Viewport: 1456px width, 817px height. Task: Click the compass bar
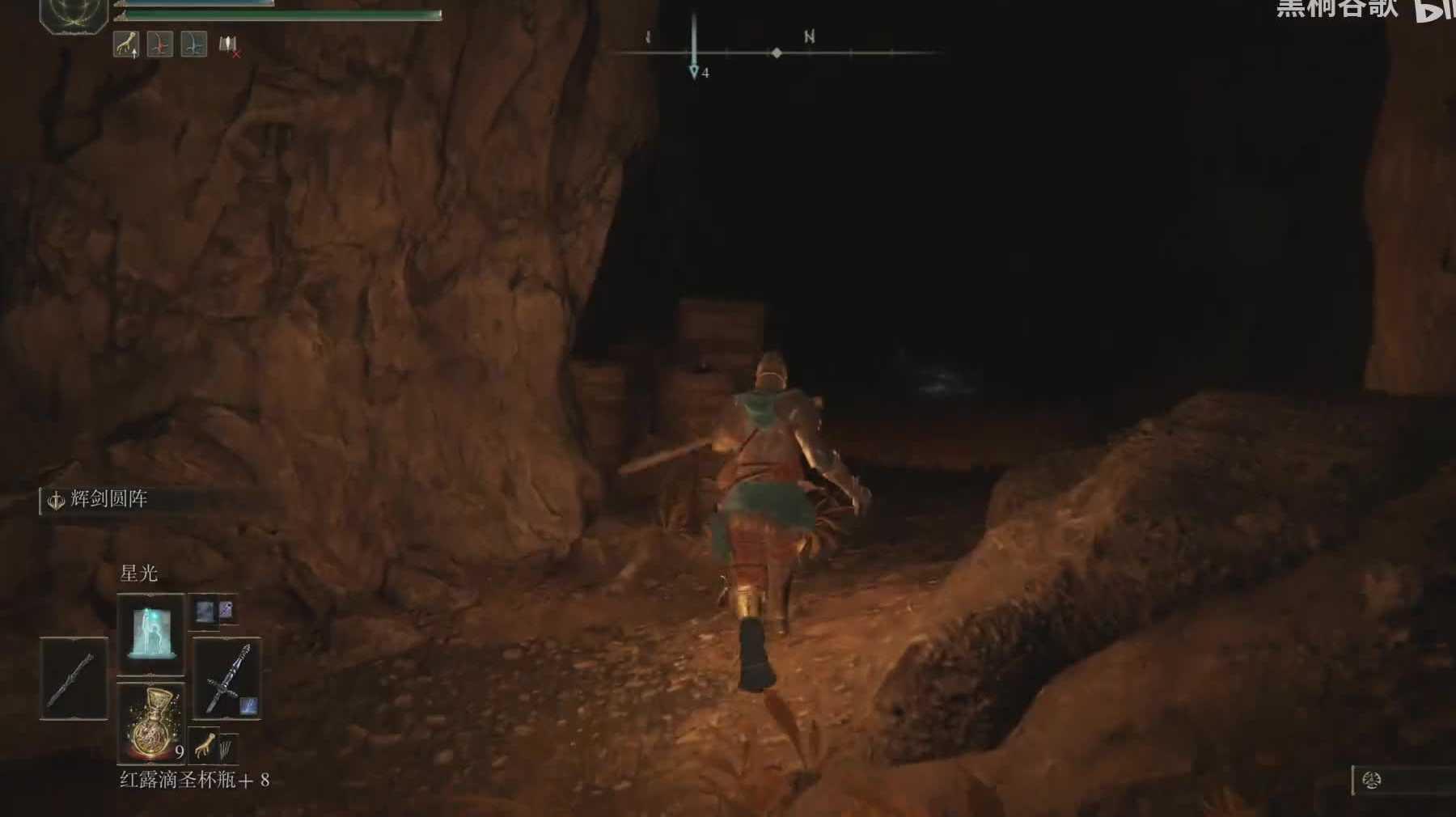[777, 53]
